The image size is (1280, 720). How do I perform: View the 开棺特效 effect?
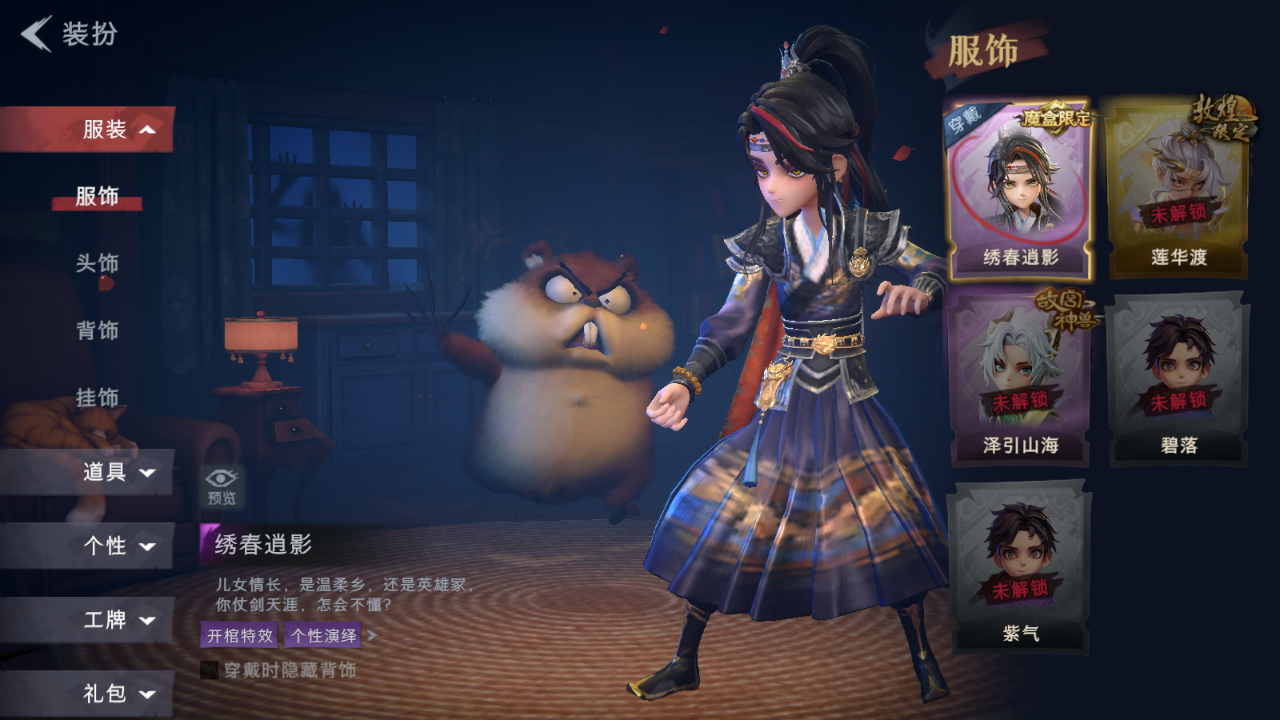pos(239,635)
